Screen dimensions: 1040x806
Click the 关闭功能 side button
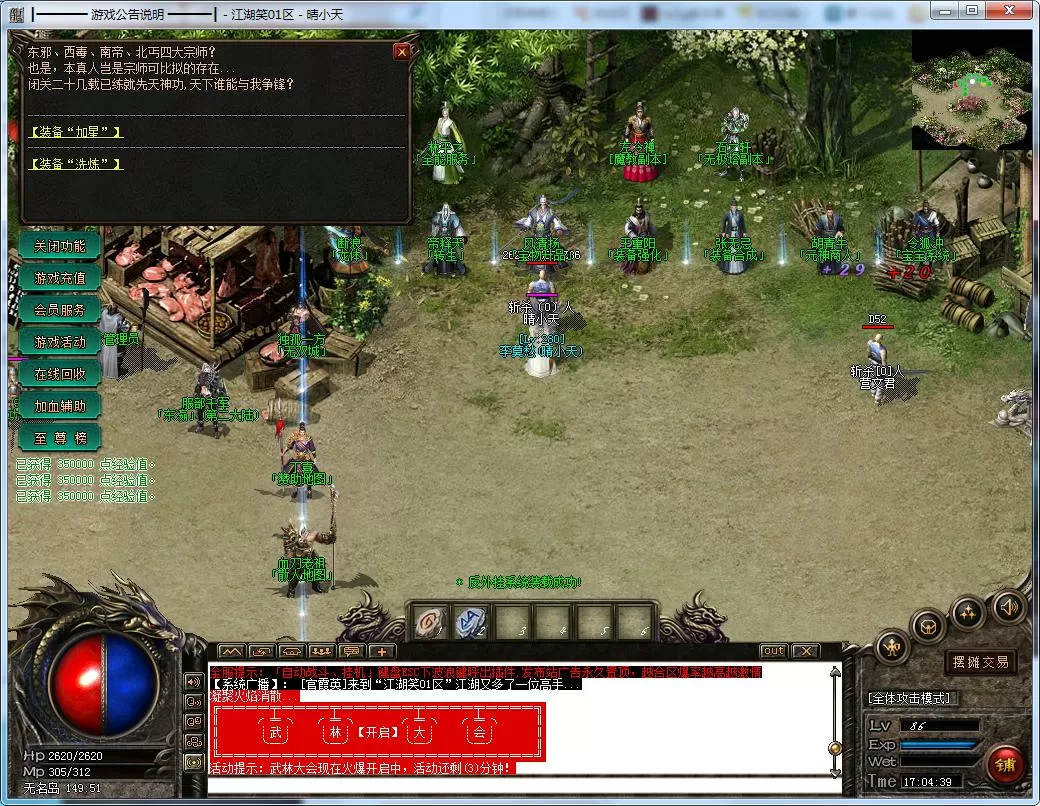[x=60, y=246]
